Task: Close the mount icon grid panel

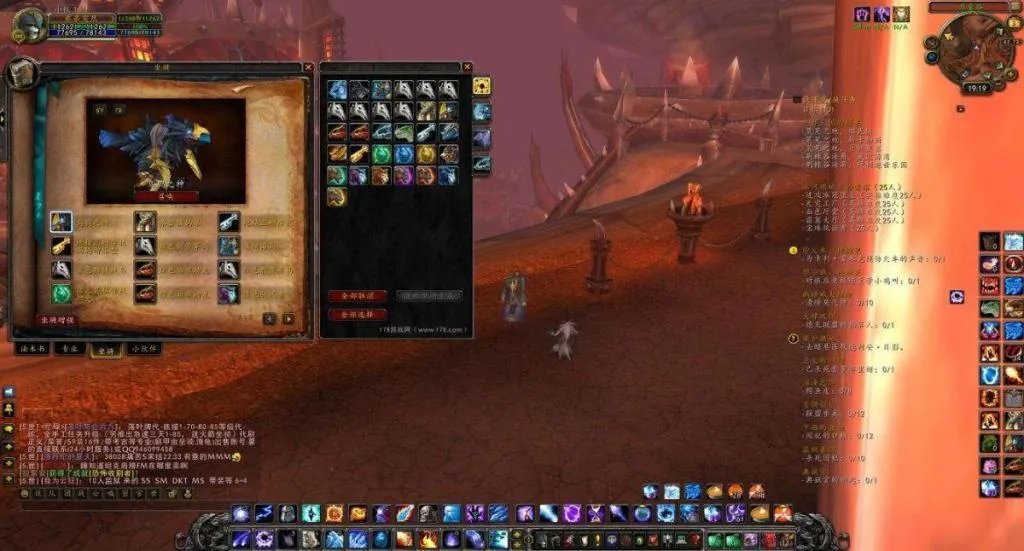Action: pyautogui.click(x=466, y=68)
